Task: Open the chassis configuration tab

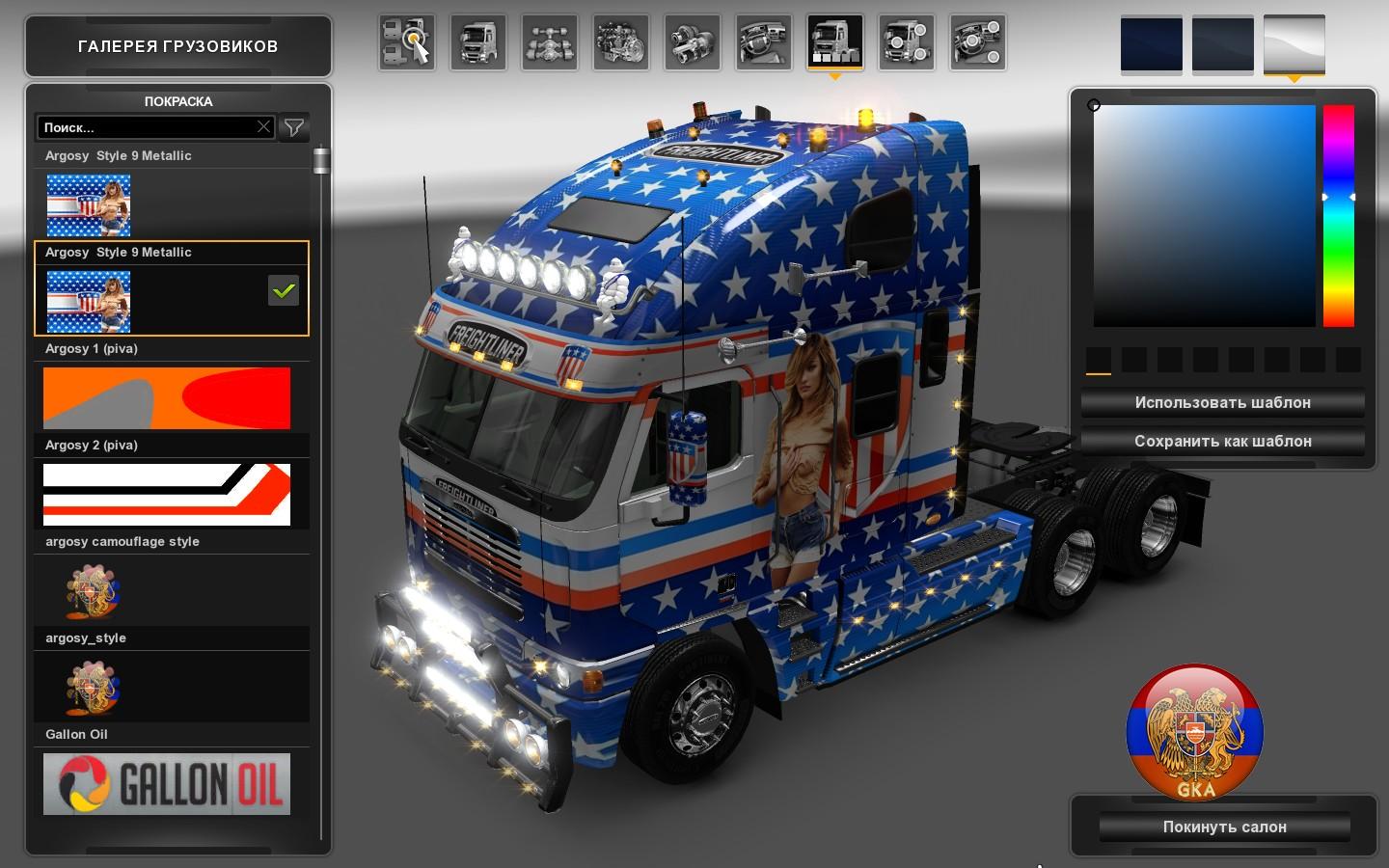Action: click(549, 42)
